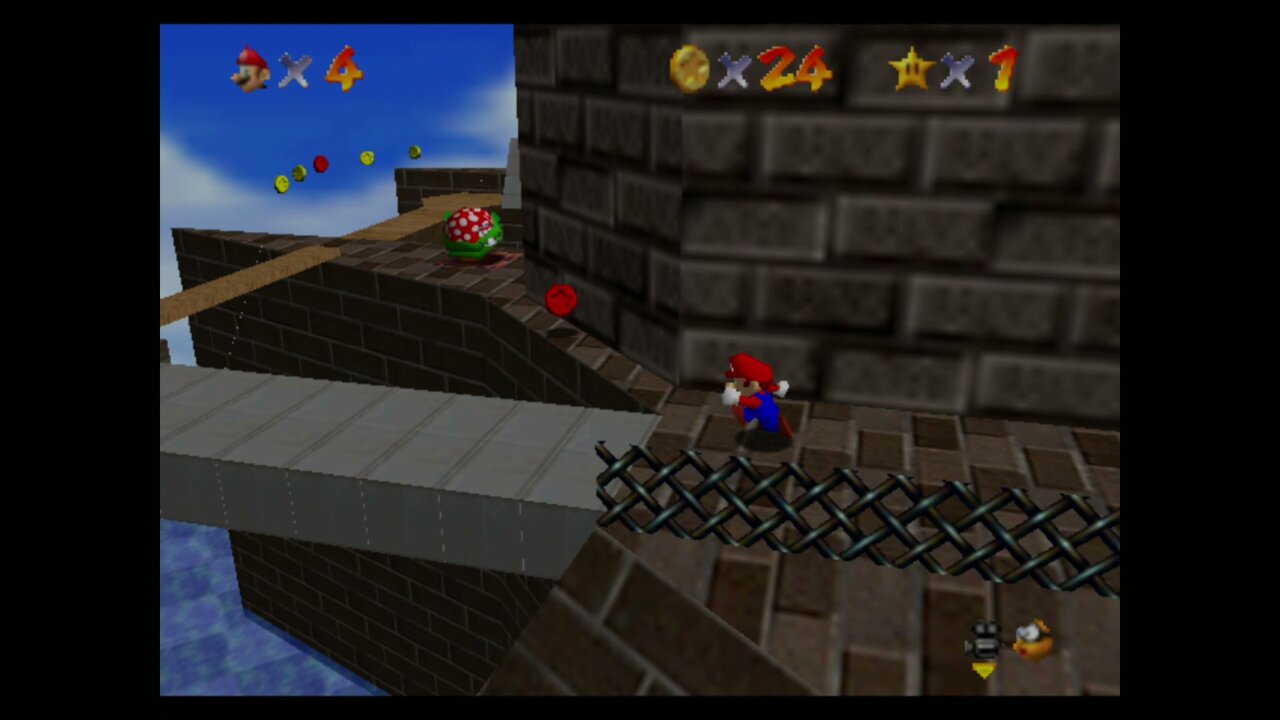Screen dimensions: 1280x720
Task: Click the silver x beside the life counter
Action: [296, 72]
